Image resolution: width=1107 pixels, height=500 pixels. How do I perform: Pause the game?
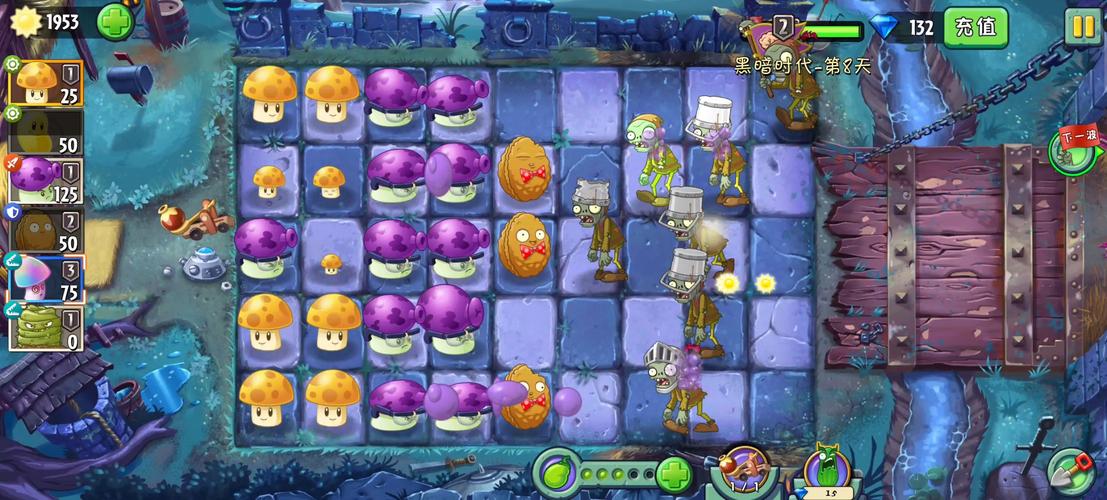[1082, 27]
